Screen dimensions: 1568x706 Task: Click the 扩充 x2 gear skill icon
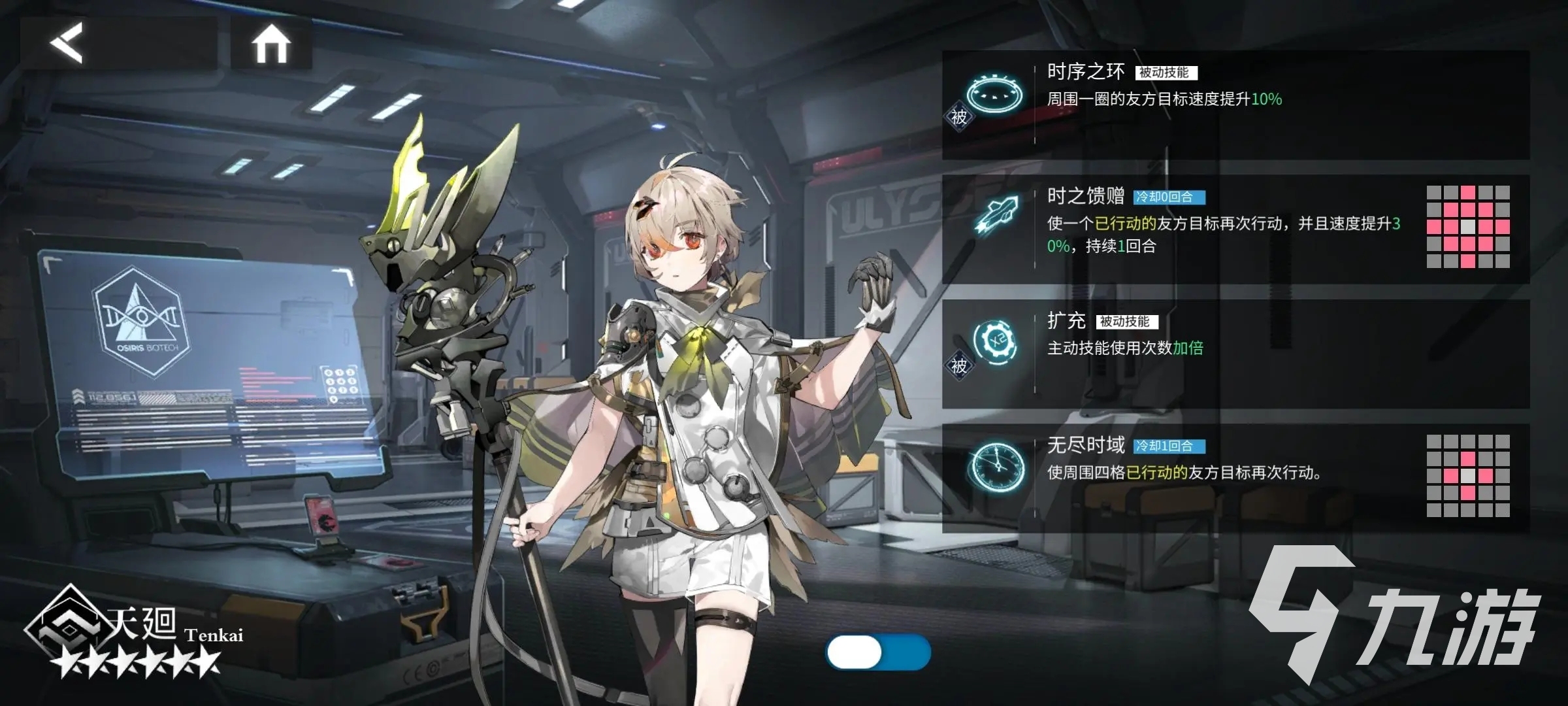click(995, 341)
